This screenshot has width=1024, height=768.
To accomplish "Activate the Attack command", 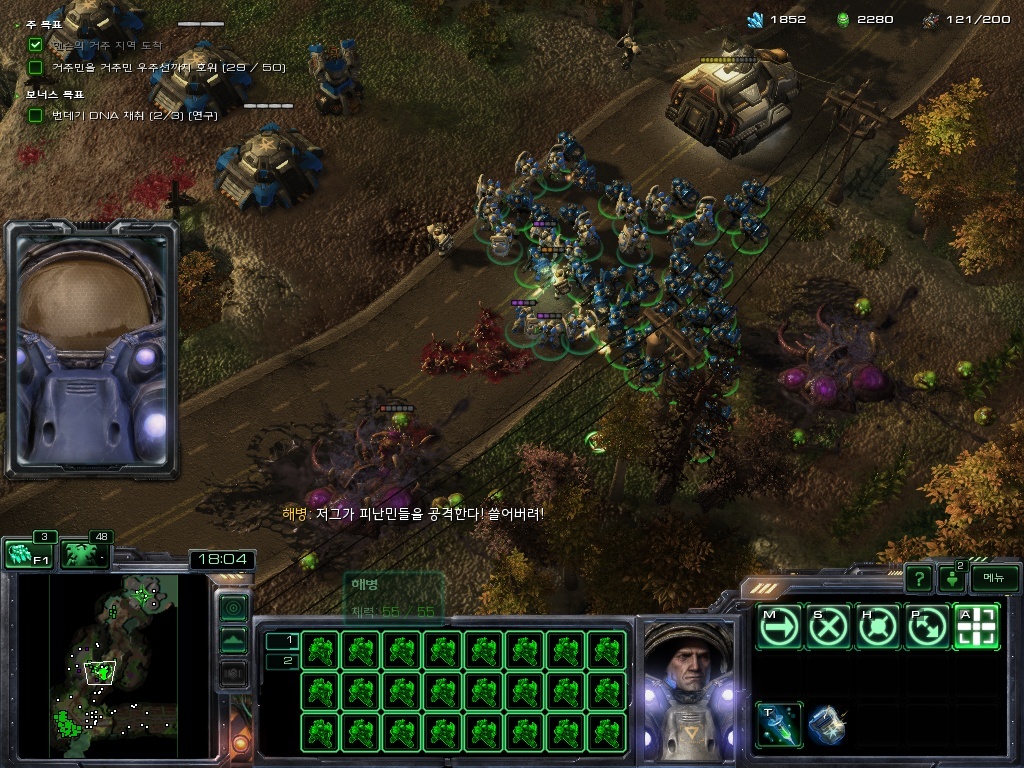I will pyautogui.click(x=975, y=627).
